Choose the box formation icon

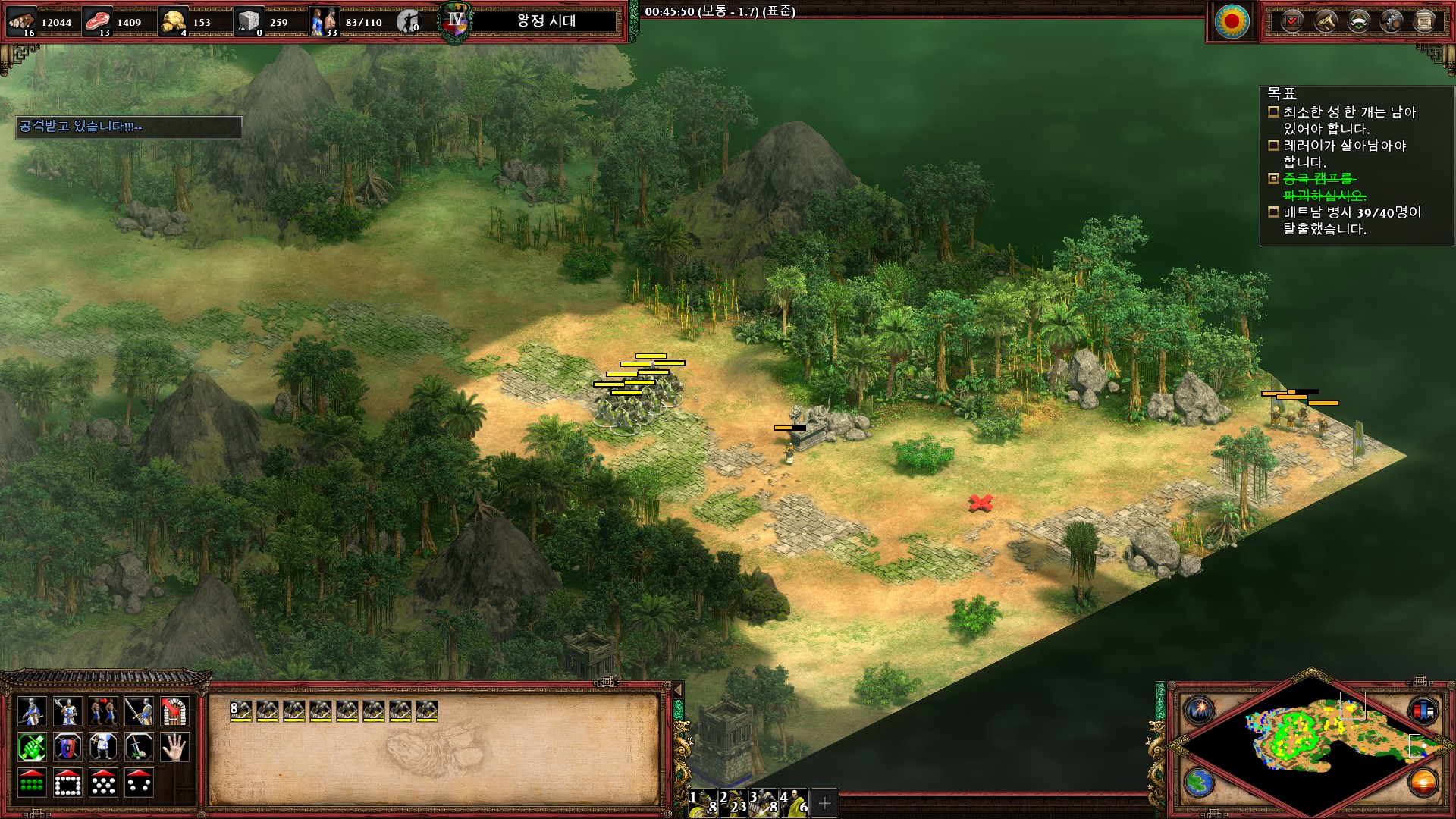pos(67,783)
